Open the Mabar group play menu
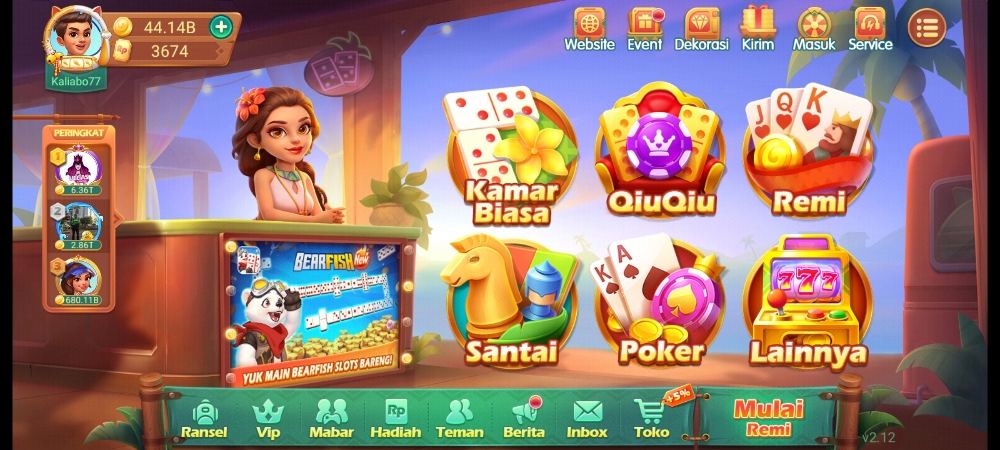Viewport: 1000px width, 450px height. 332,418
